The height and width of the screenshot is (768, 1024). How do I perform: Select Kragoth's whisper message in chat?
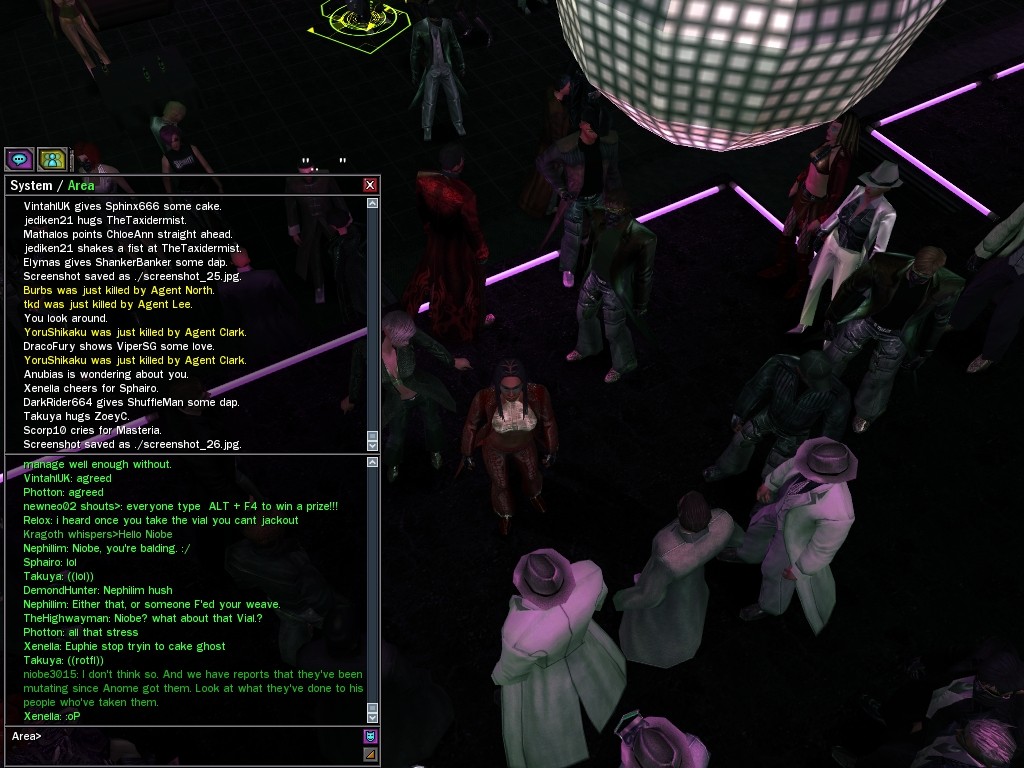98,534
